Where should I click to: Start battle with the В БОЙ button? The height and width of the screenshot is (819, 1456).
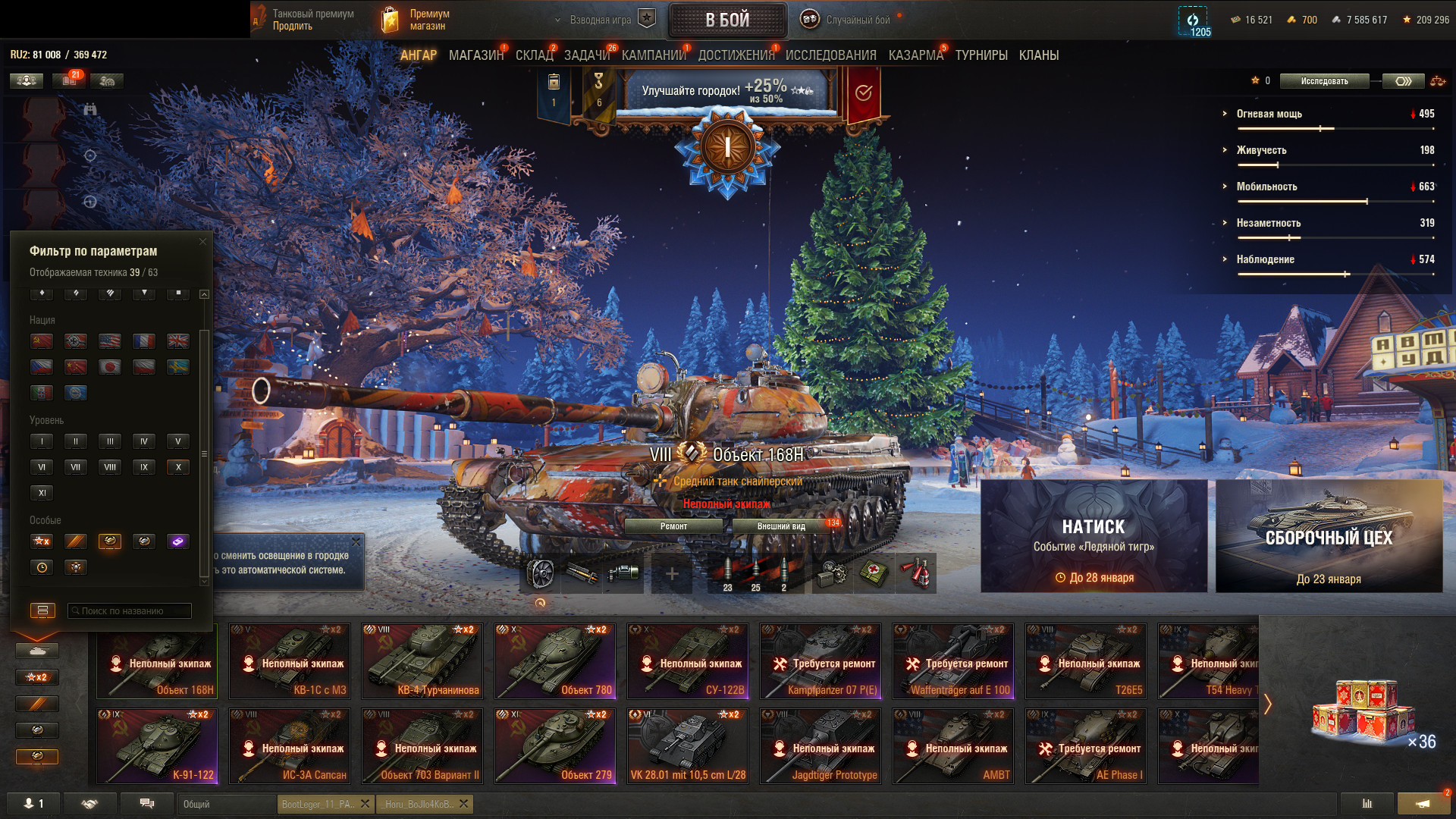coord(727,20)
